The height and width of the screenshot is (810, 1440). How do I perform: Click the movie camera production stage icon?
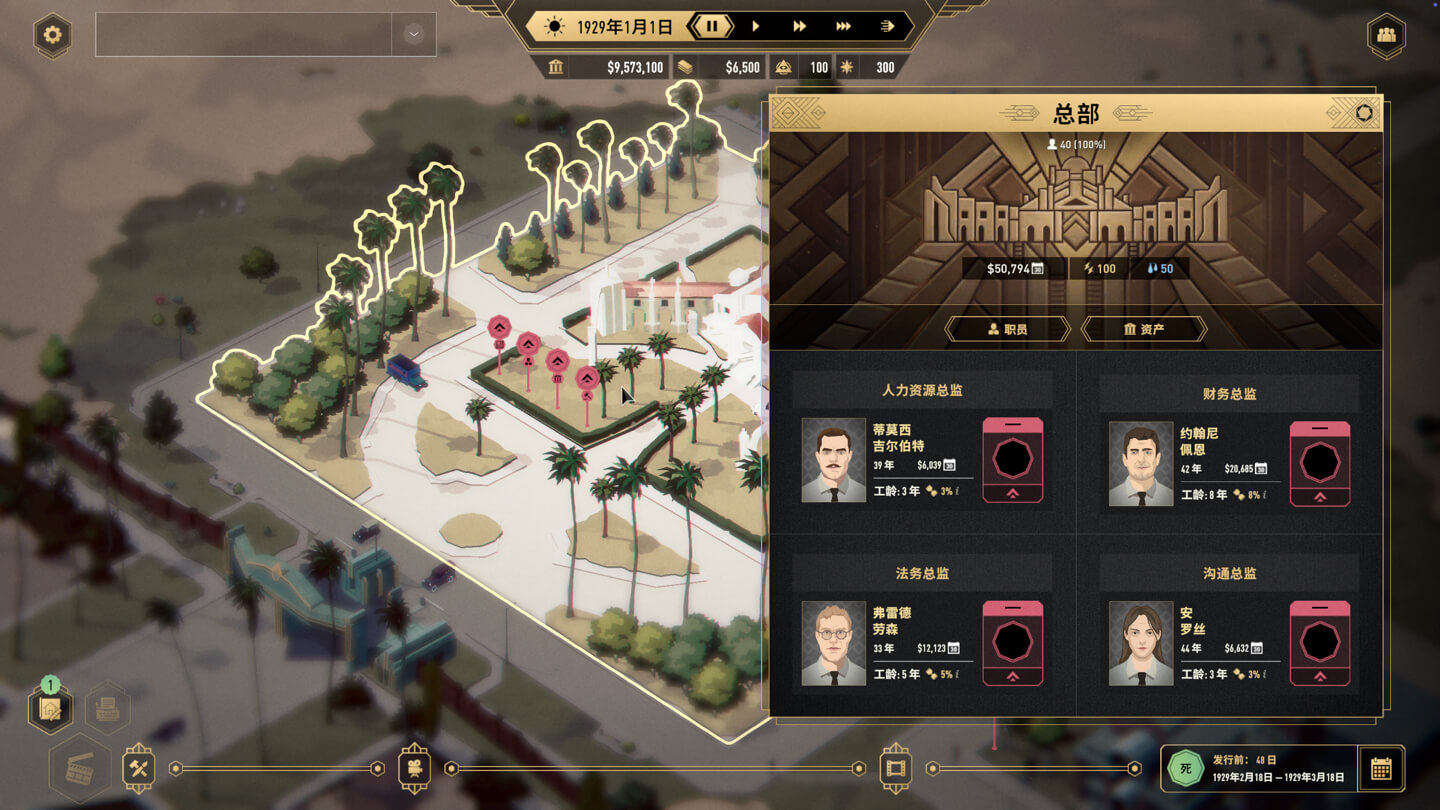[414, 768]
